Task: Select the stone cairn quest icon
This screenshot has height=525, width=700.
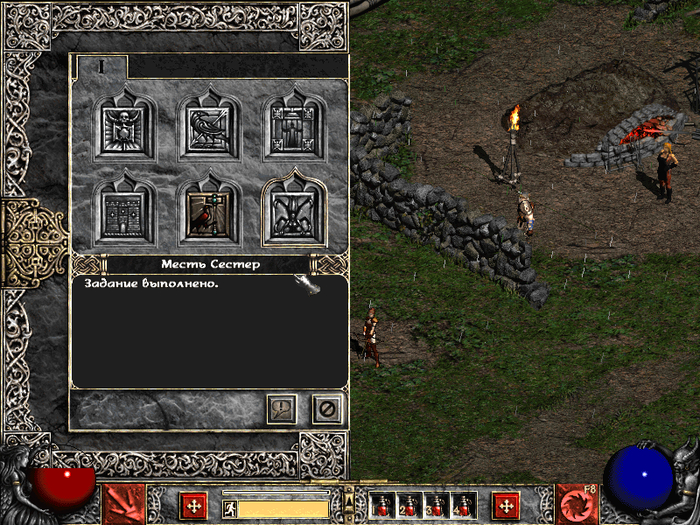Action: tap(295, 128)
